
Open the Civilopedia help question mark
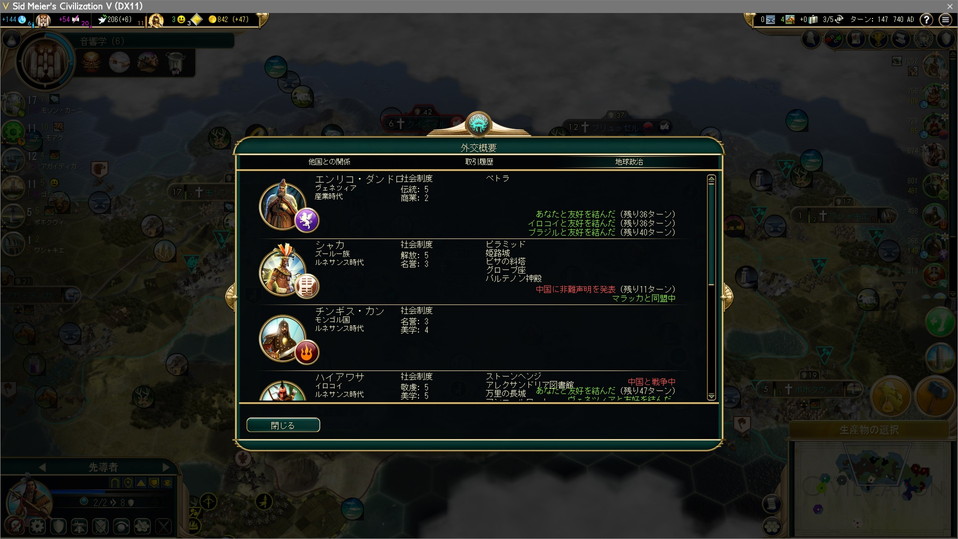click(928, 19)
